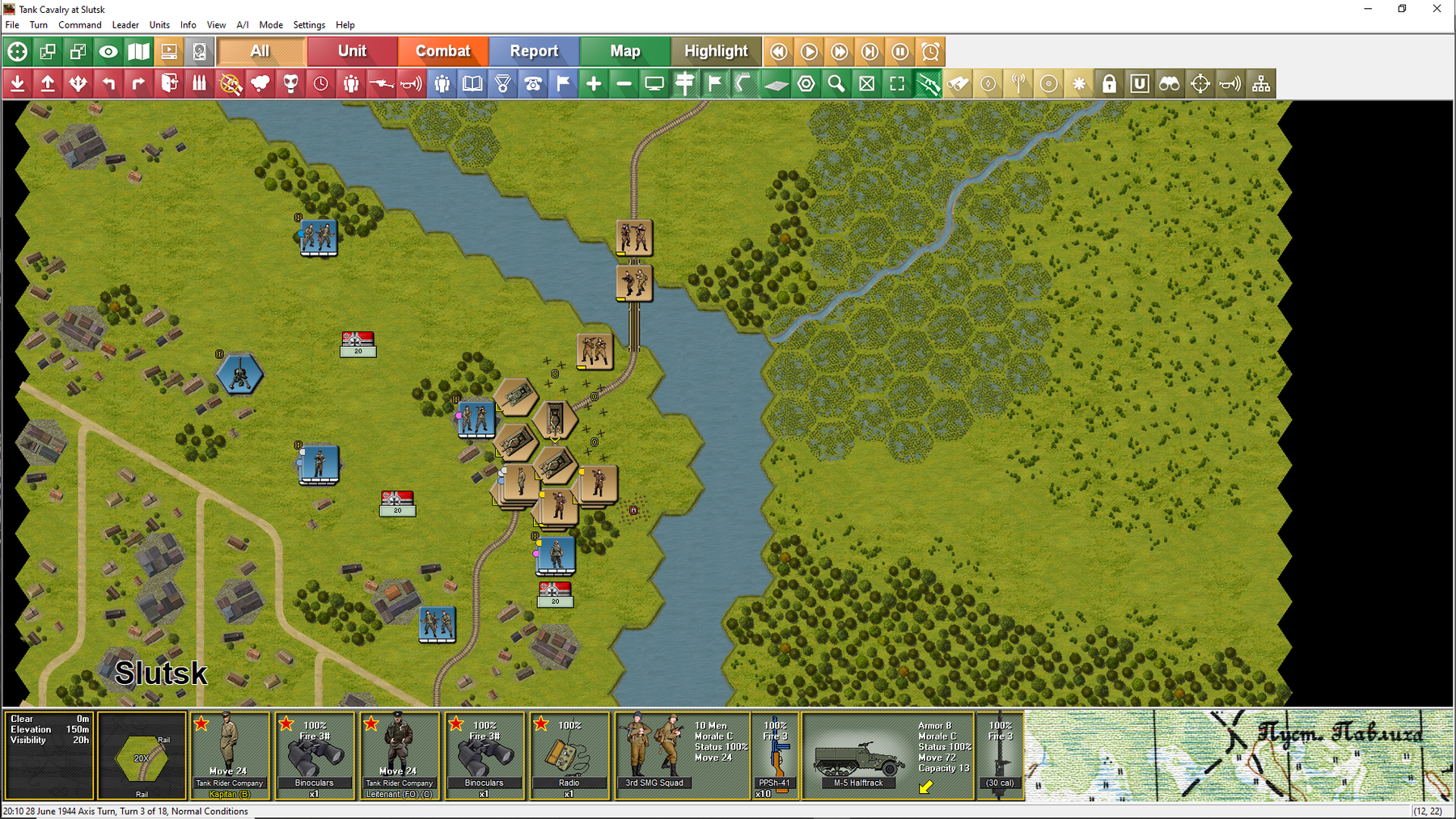Click the telephone toolbar icon

click(x=533, y=83)
